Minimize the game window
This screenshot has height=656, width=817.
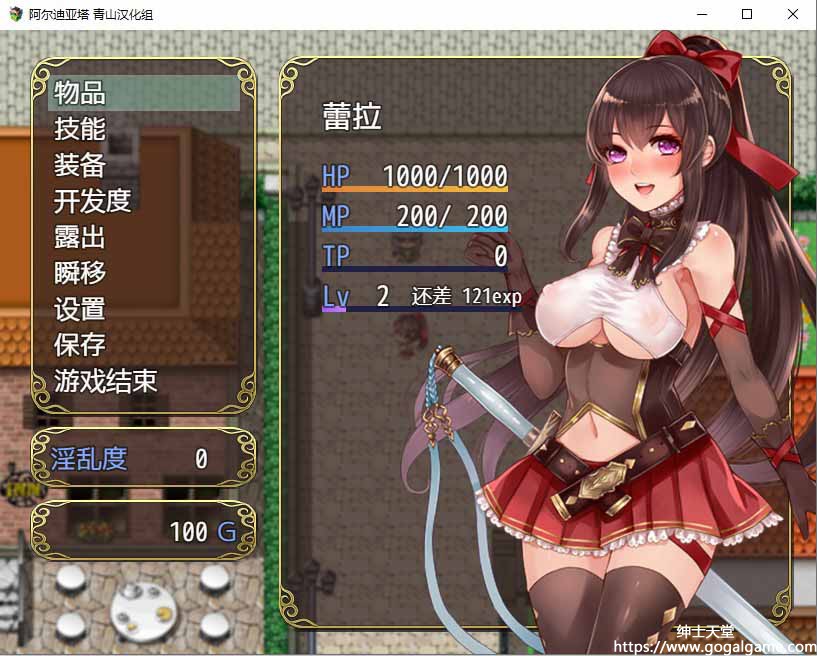pos(701,14)
